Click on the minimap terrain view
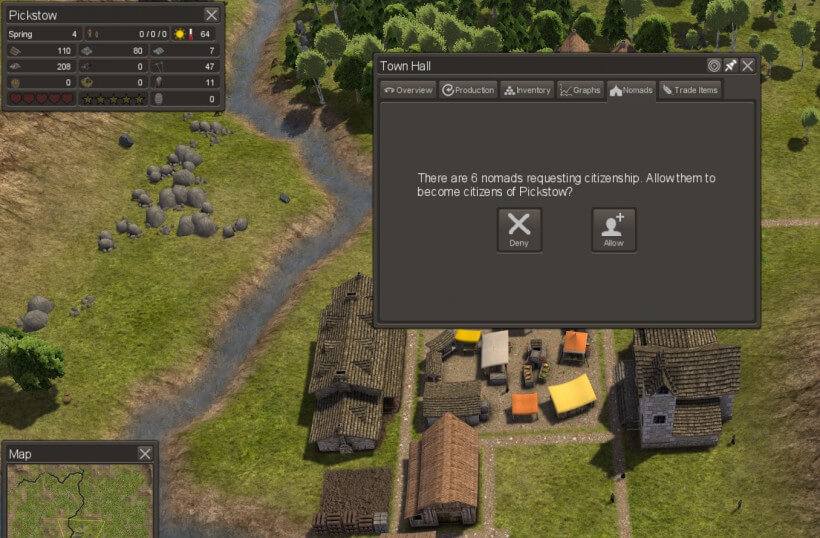 point(80,500)
